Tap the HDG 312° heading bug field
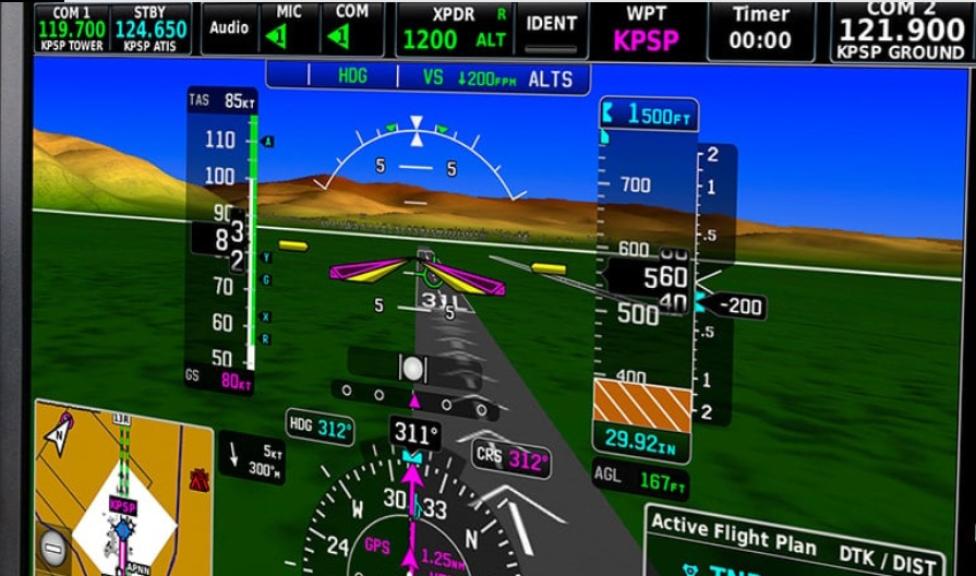Image resolution: width=976 pixels, height=576 pixels. click(321, 428)
